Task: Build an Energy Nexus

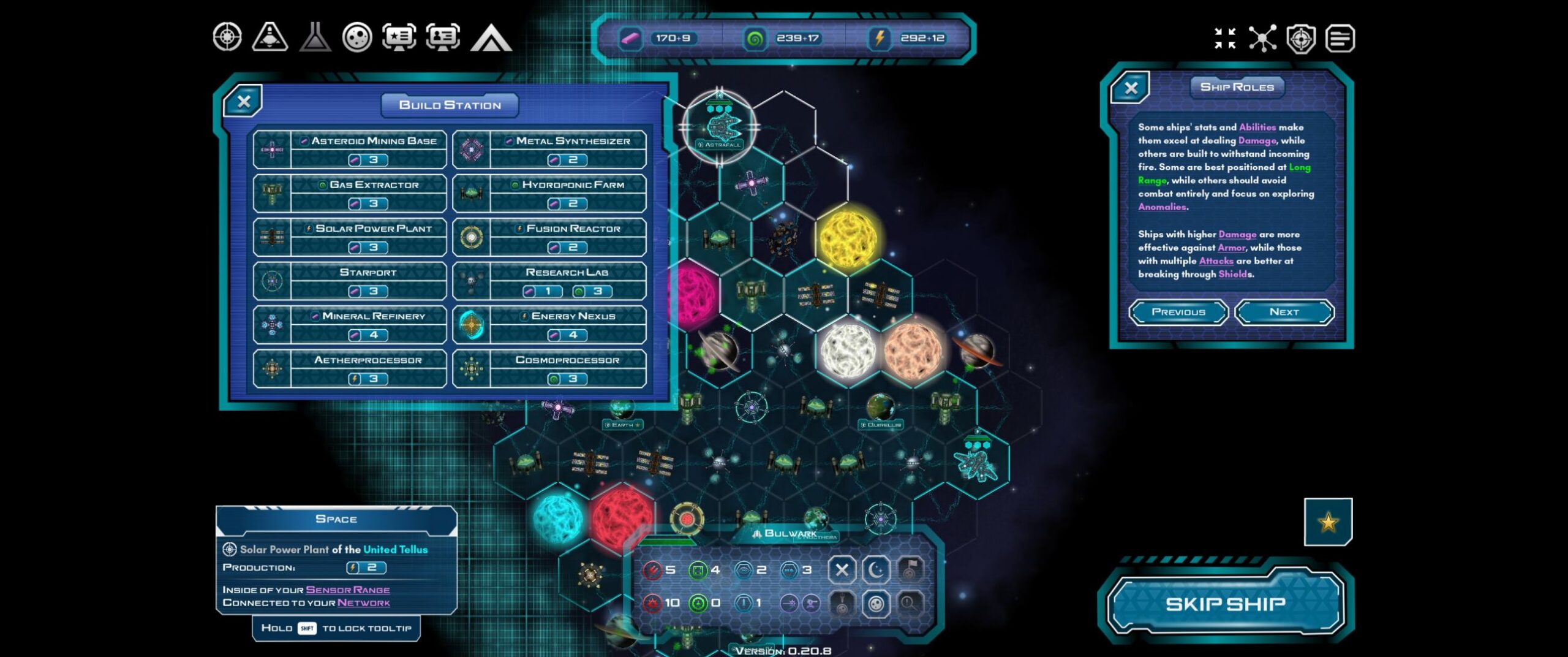Action: coord(549,325)
